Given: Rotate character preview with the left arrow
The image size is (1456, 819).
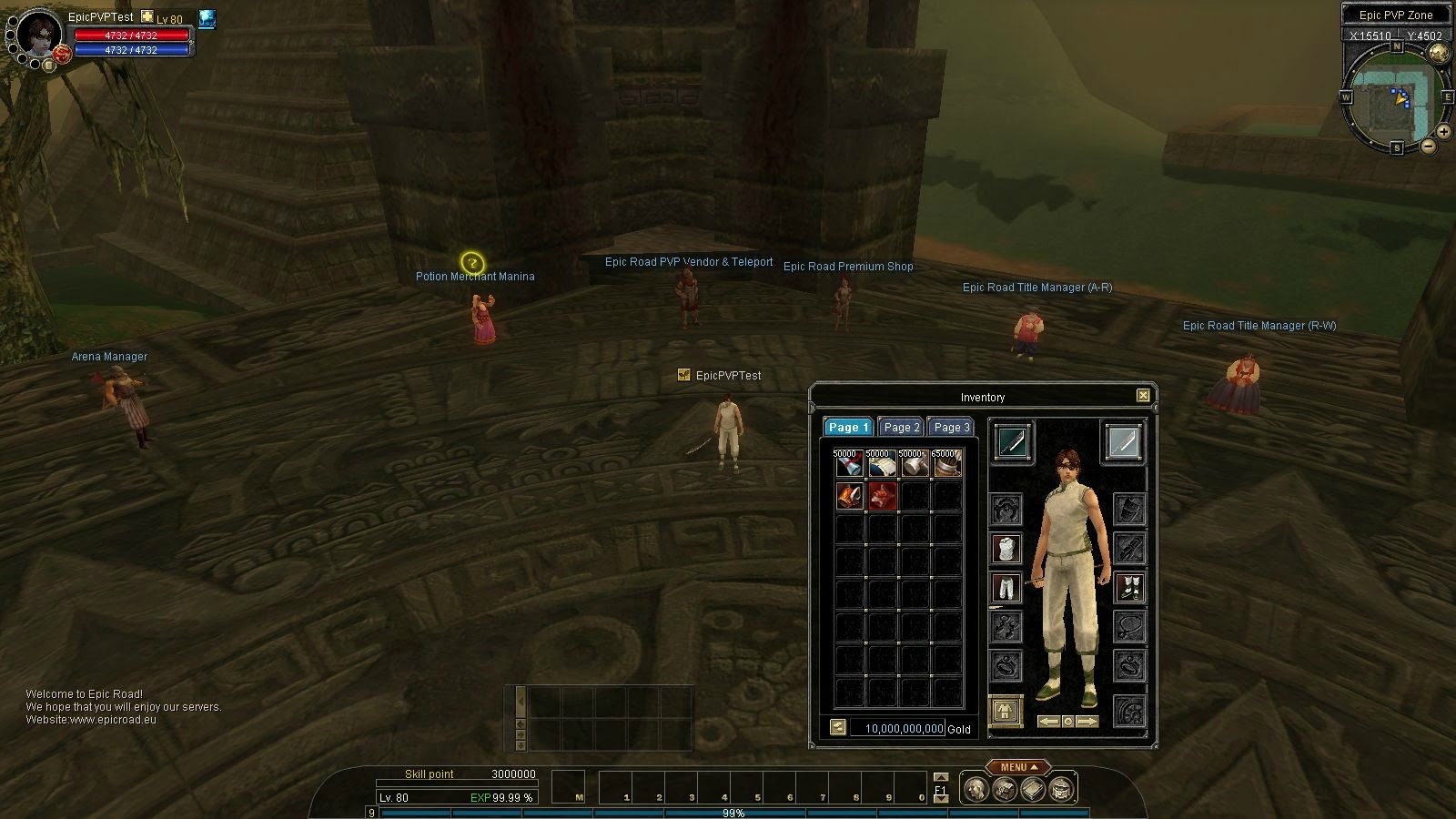Looking at the screenshot, I should tap(1049, 722).
